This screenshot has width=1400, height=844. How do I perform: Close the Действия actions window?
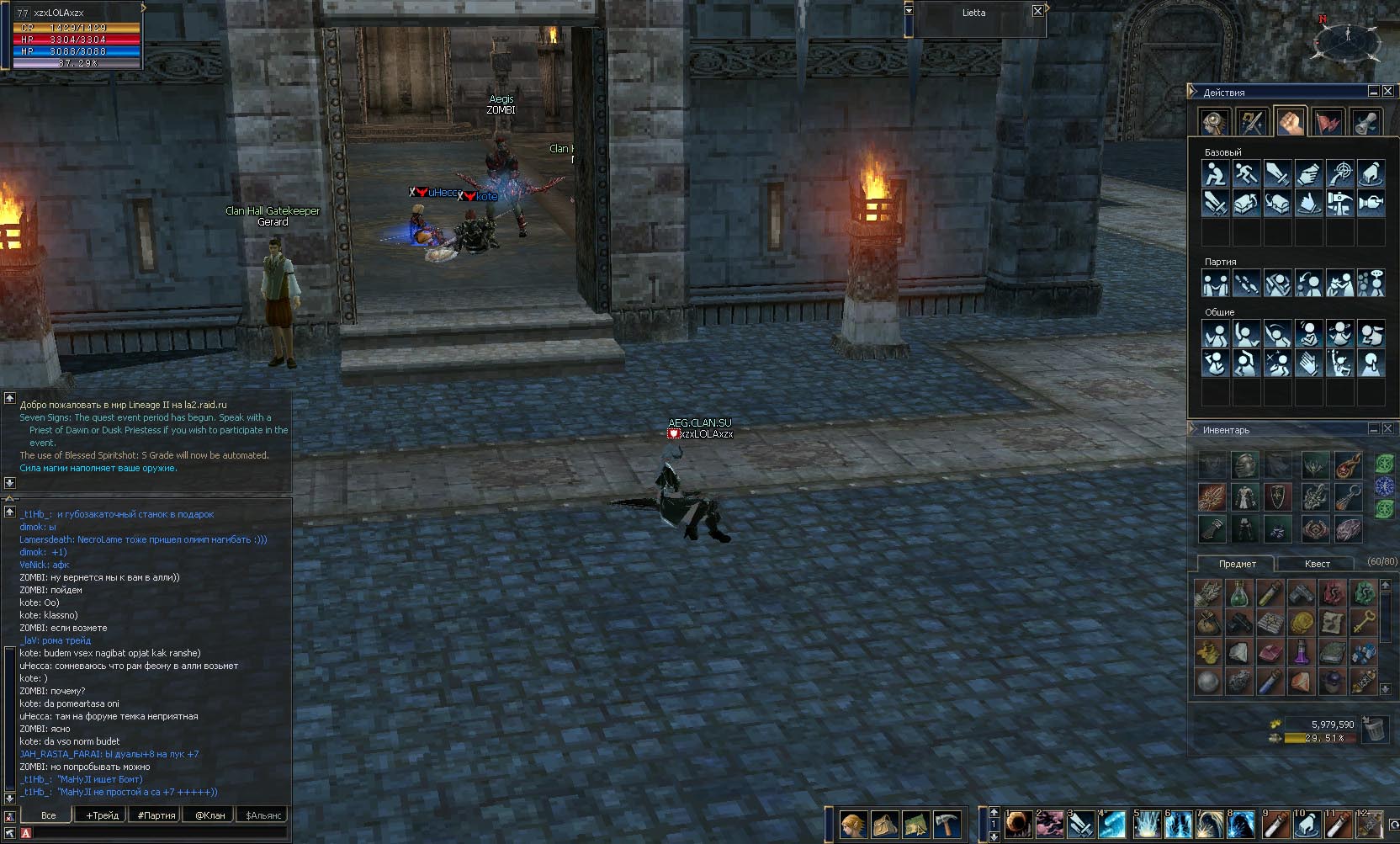(x=1388, y=91)
